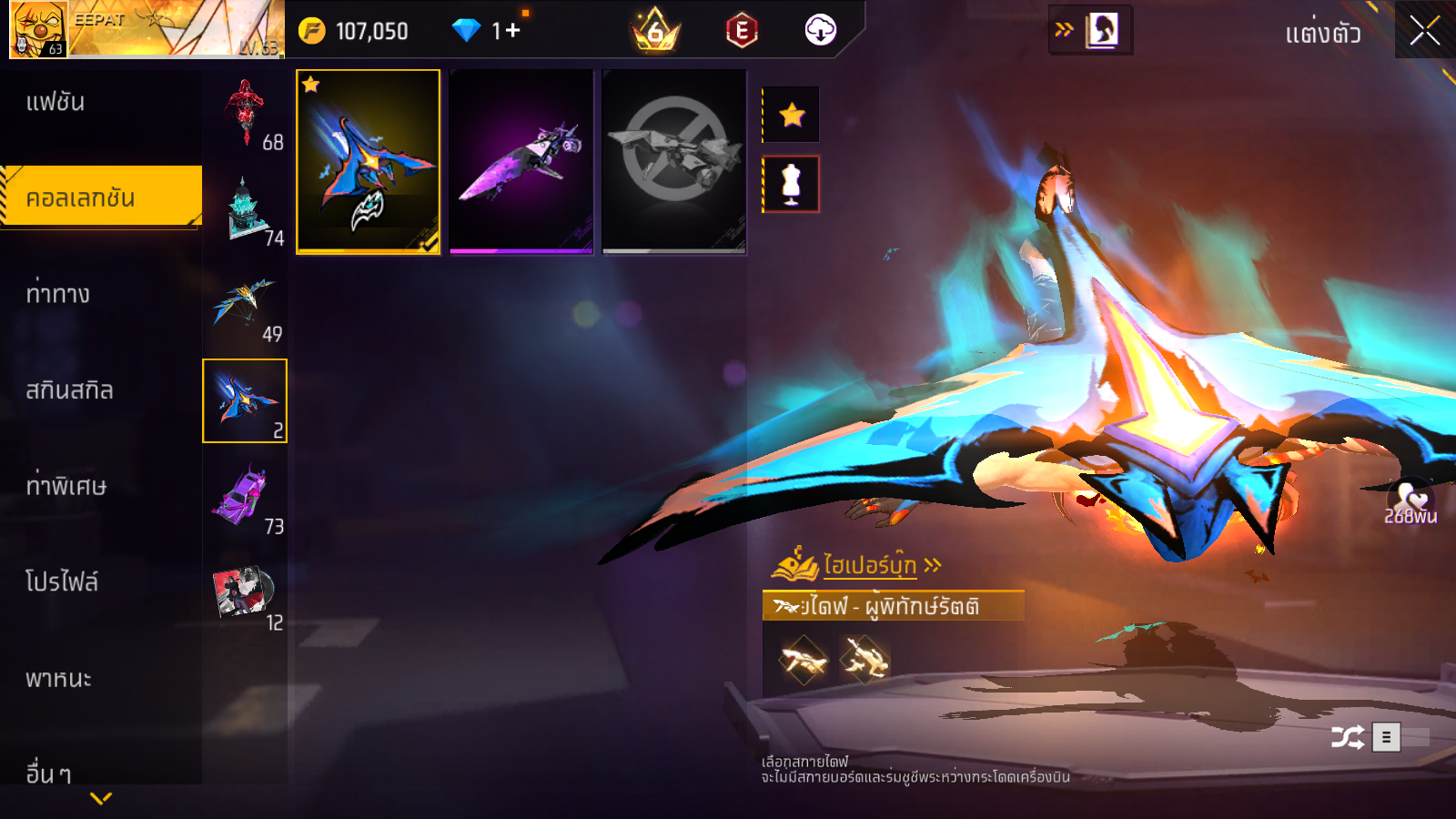1456x819 pixels.
Task: Toggle the gold star favorites filter
Action: coord(792,115)
